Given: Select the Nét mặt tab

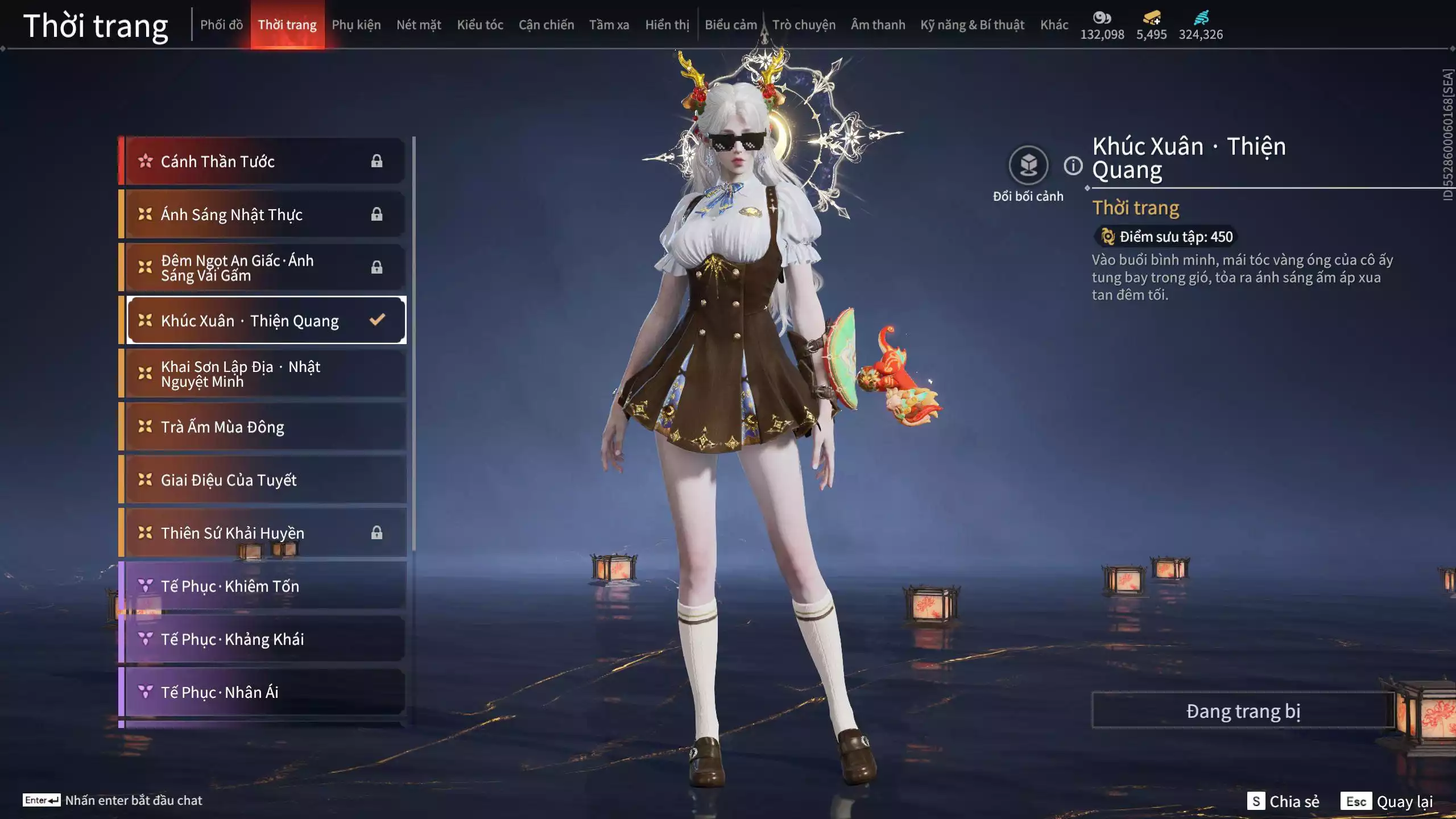Looking at the screenshot, I should (419, 25).
